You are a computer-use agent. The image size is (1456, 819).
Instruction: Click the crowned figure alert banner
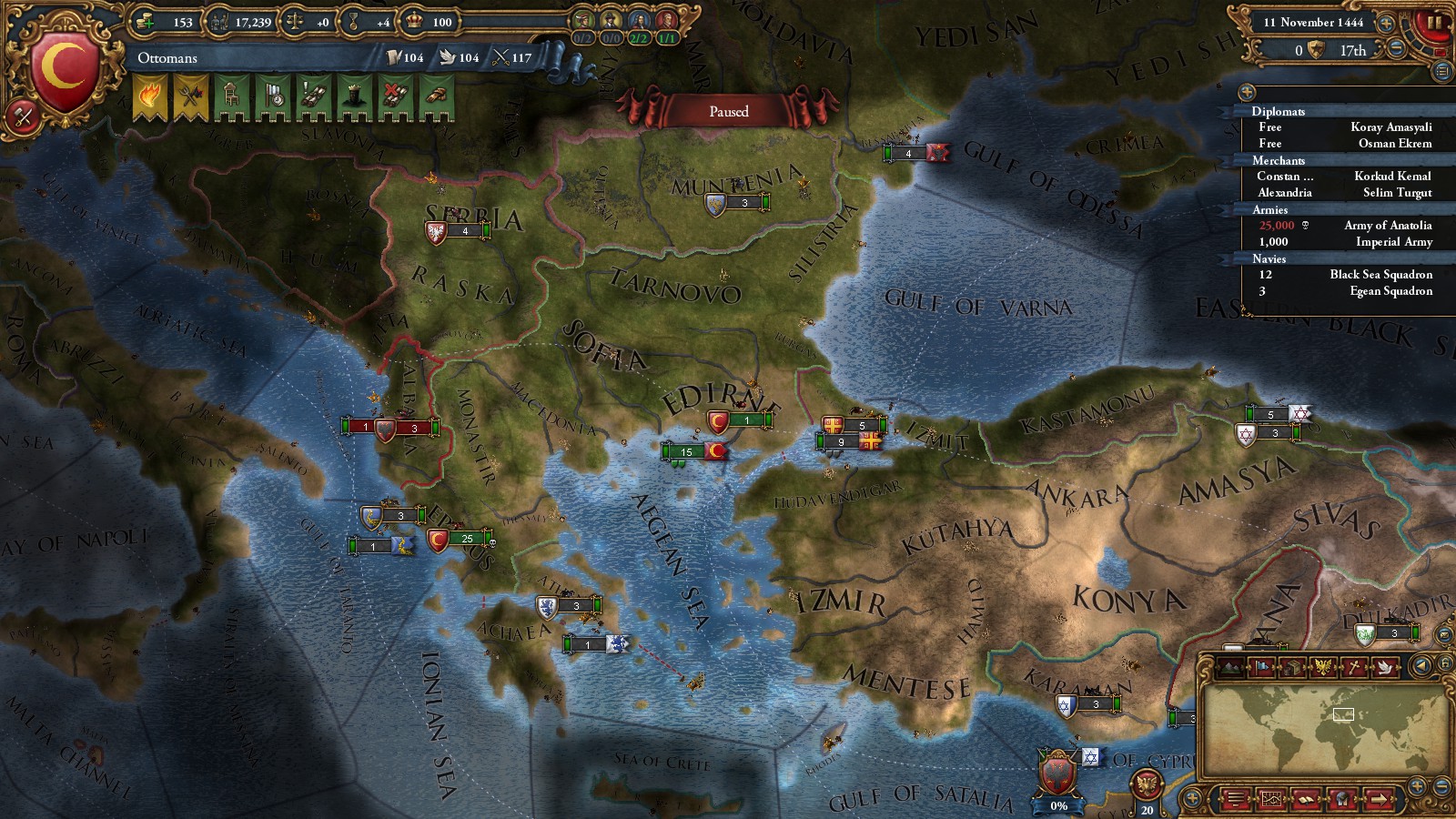coord(354,96)
